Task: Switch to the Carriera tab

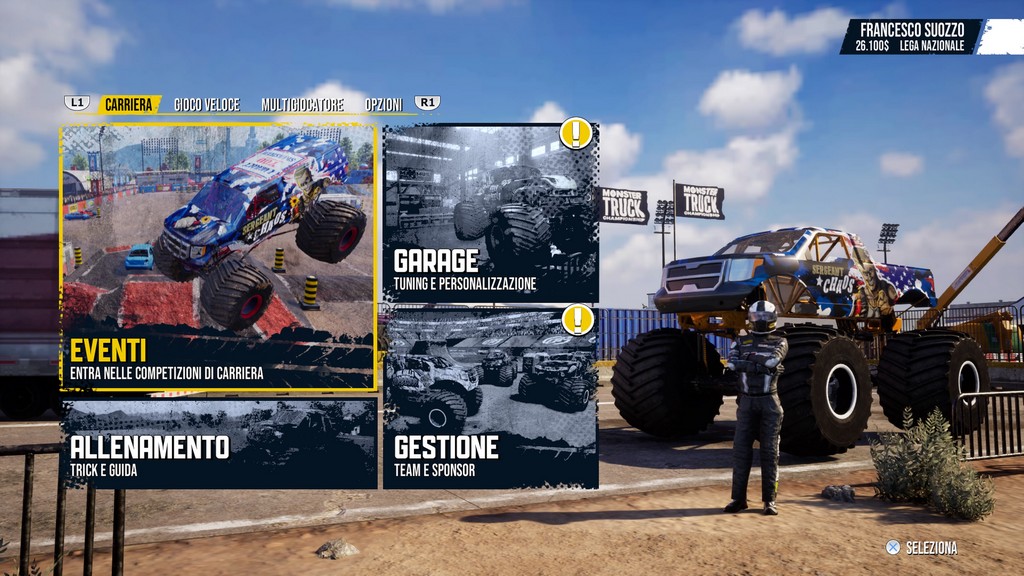Action: 131,104
